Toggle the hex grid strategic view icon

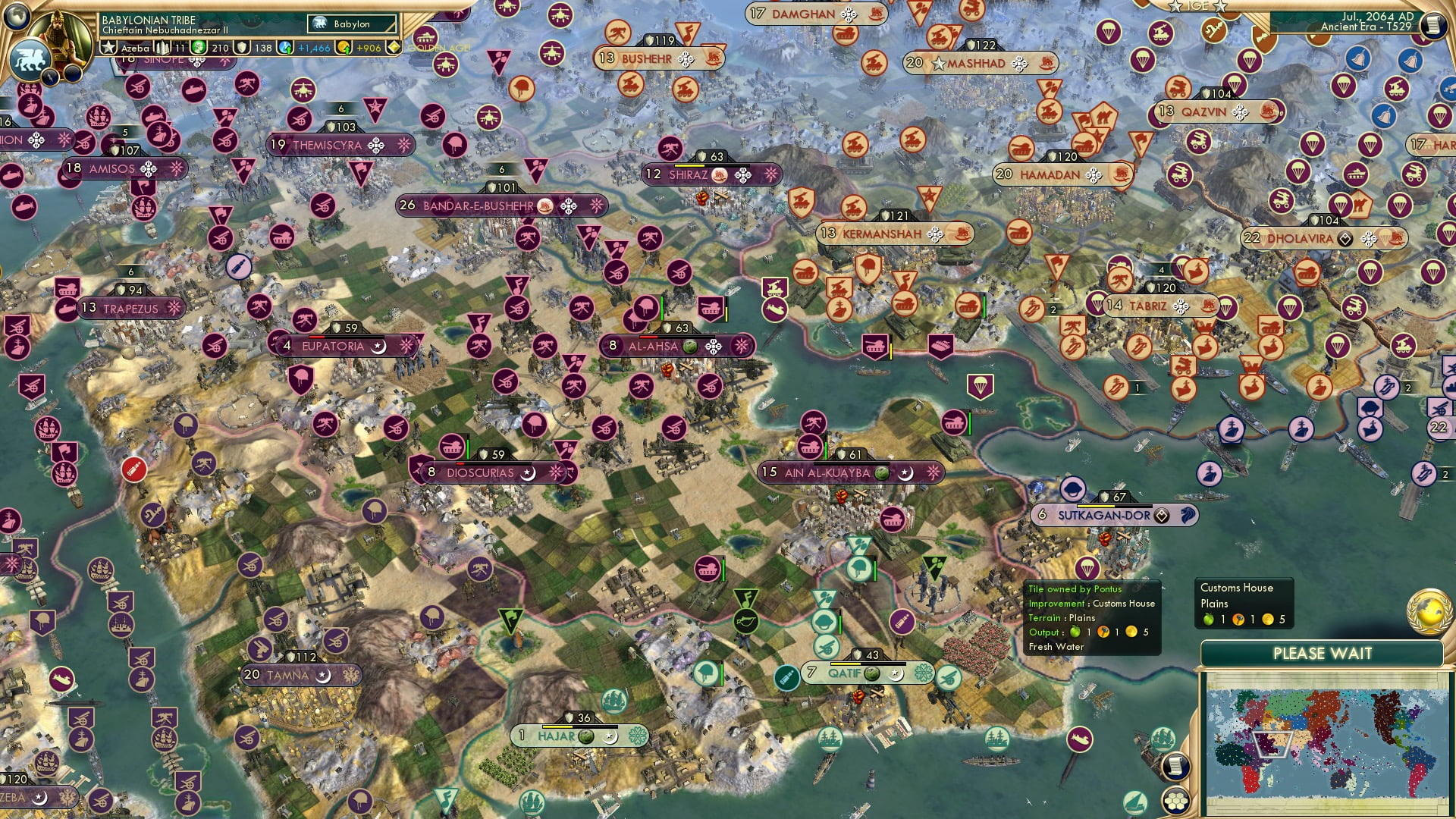(x=1175, y=802)
